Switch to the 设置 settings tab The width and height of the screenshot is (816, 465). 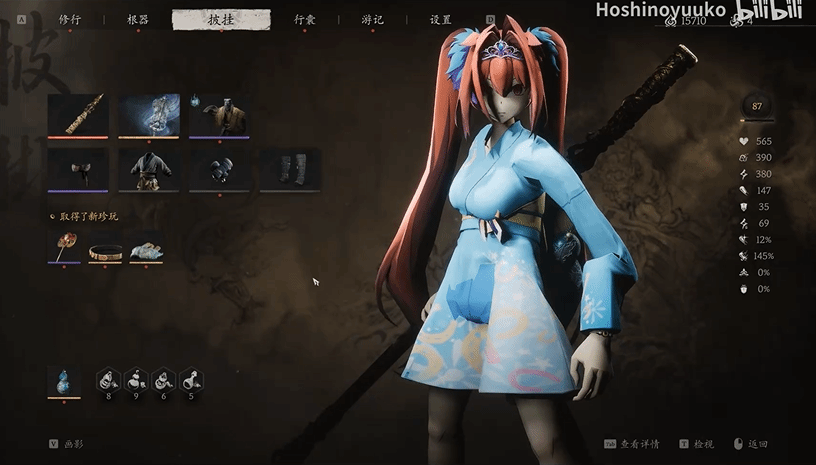coord(440,19)
